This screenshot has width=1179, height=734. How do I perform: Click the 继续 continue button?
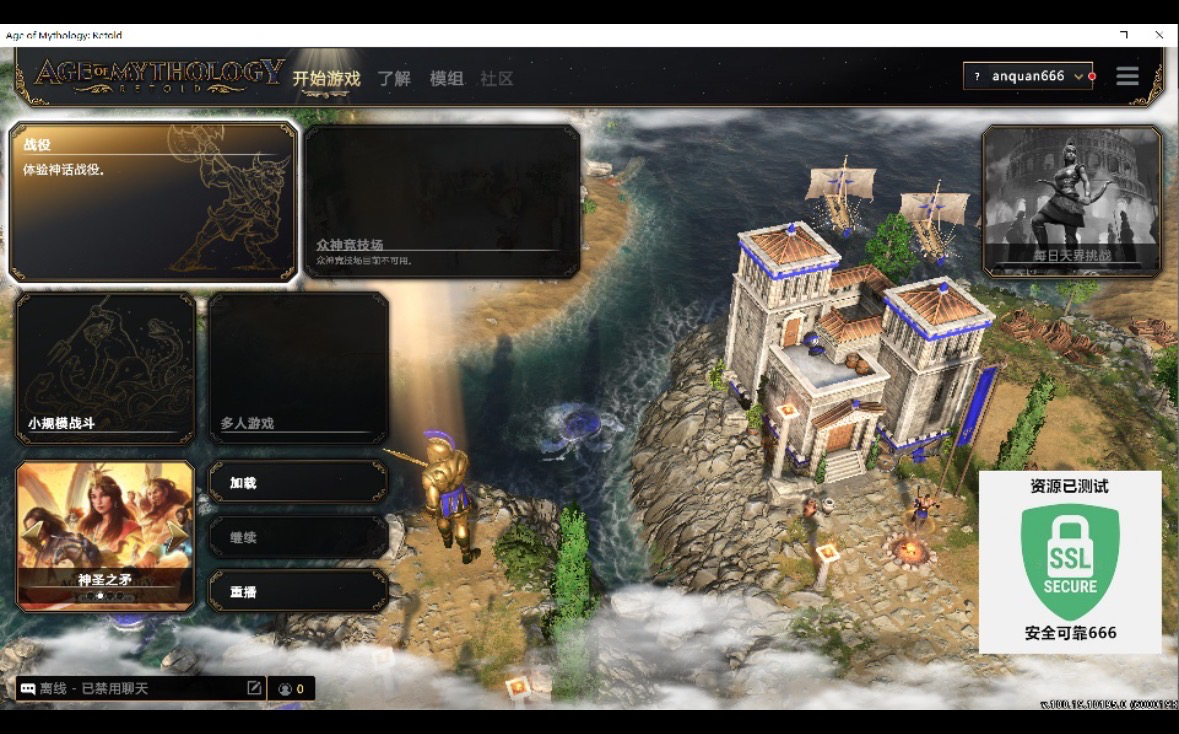pos(298,538)
